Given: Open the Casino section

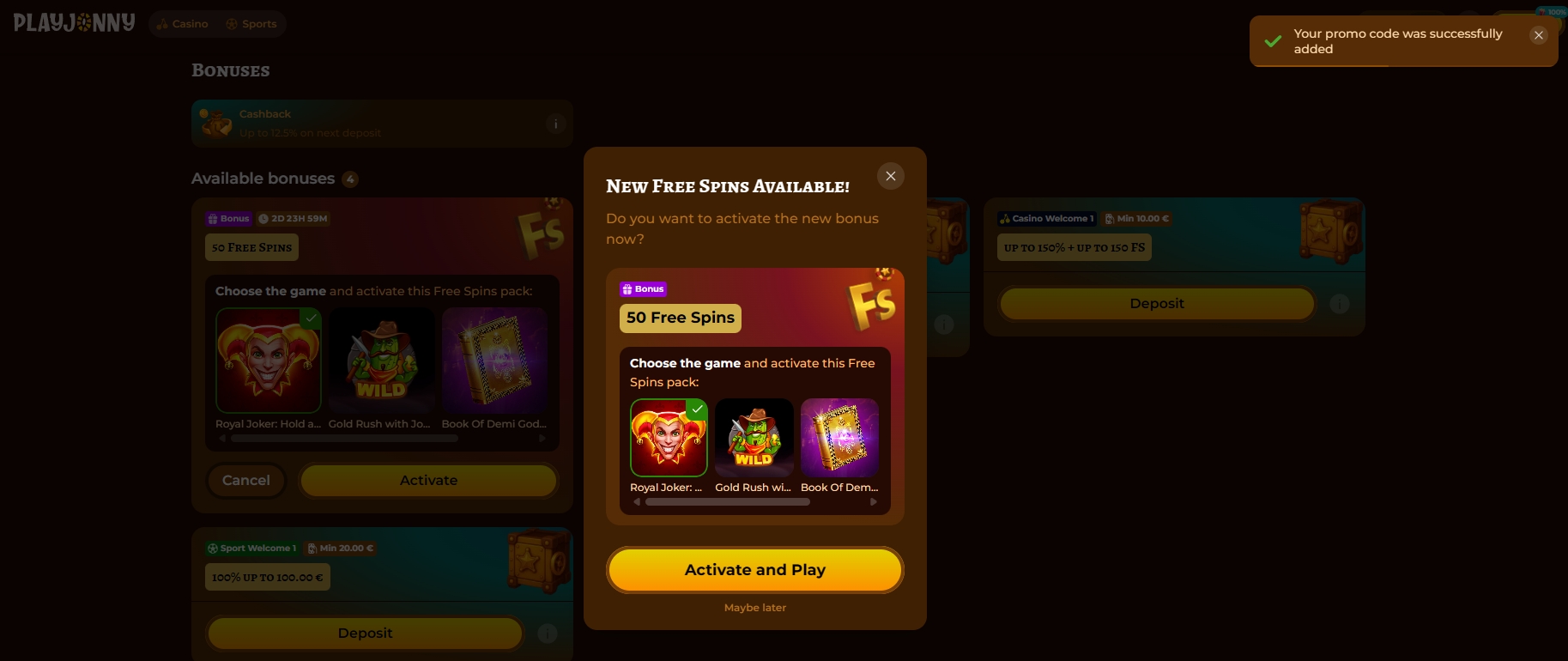Looking at the screenshot, I should coord(182,23).
